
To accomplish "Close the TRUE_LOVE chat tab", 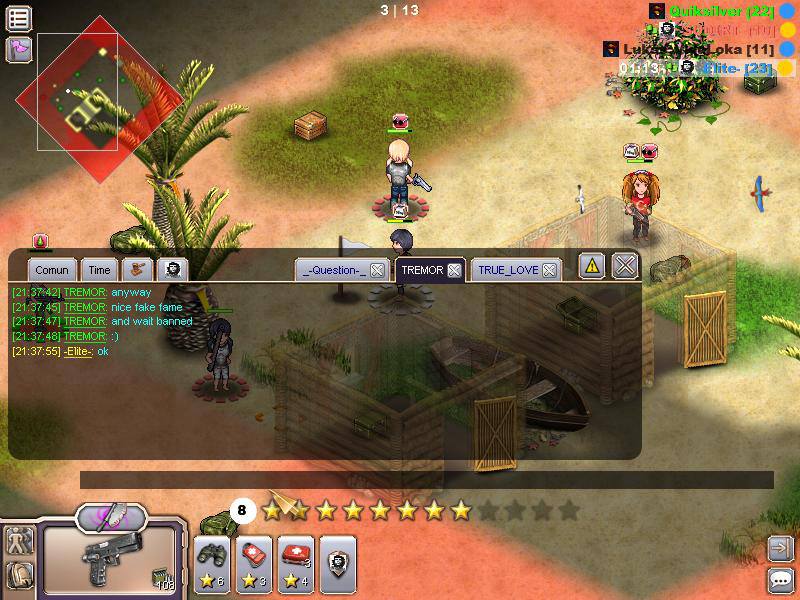I will [x=550, y=270].
